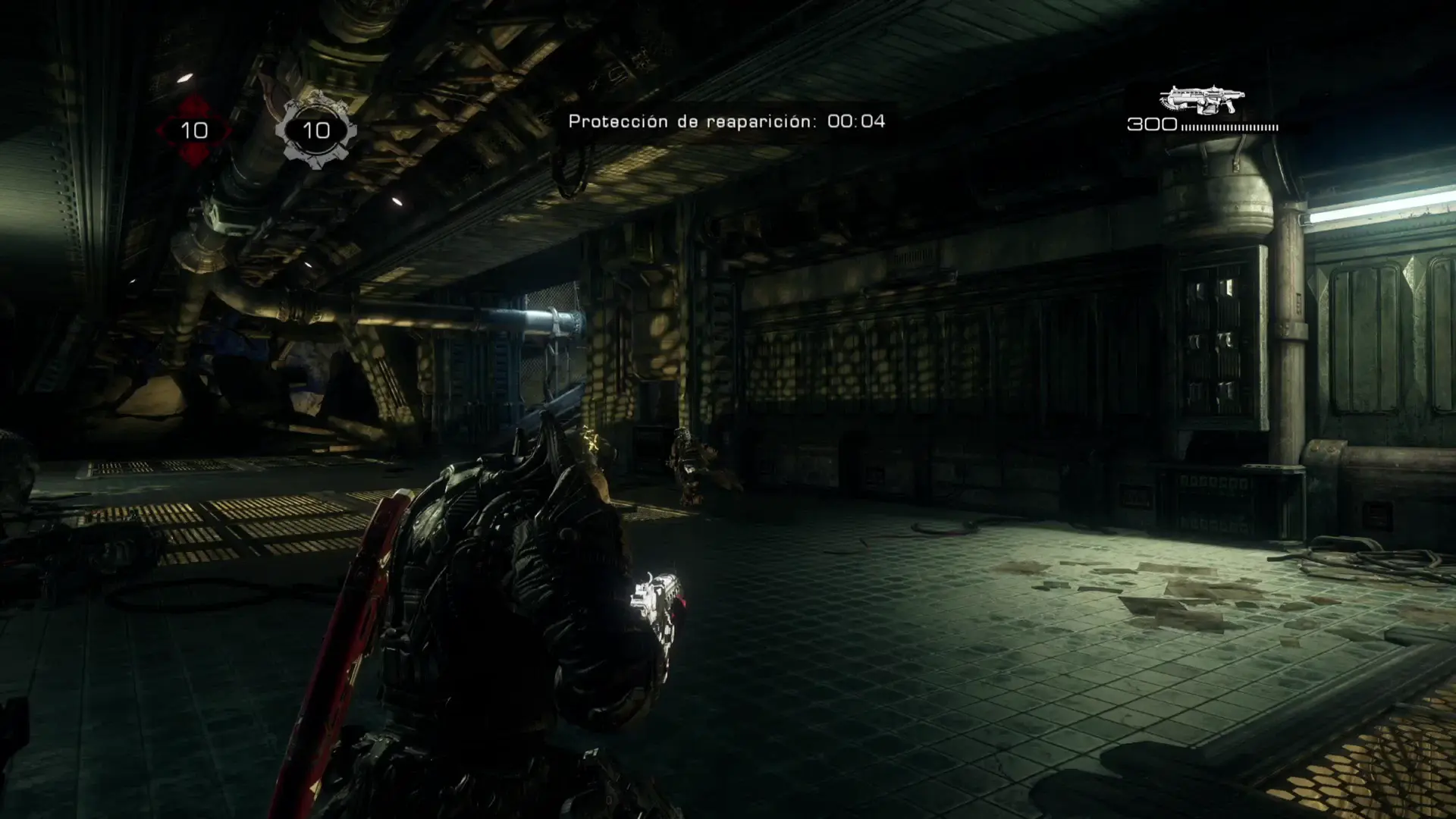Select the Lancer rifle weapon icon
This screenshot has height=819, width=1456.
pos(1202,100)
